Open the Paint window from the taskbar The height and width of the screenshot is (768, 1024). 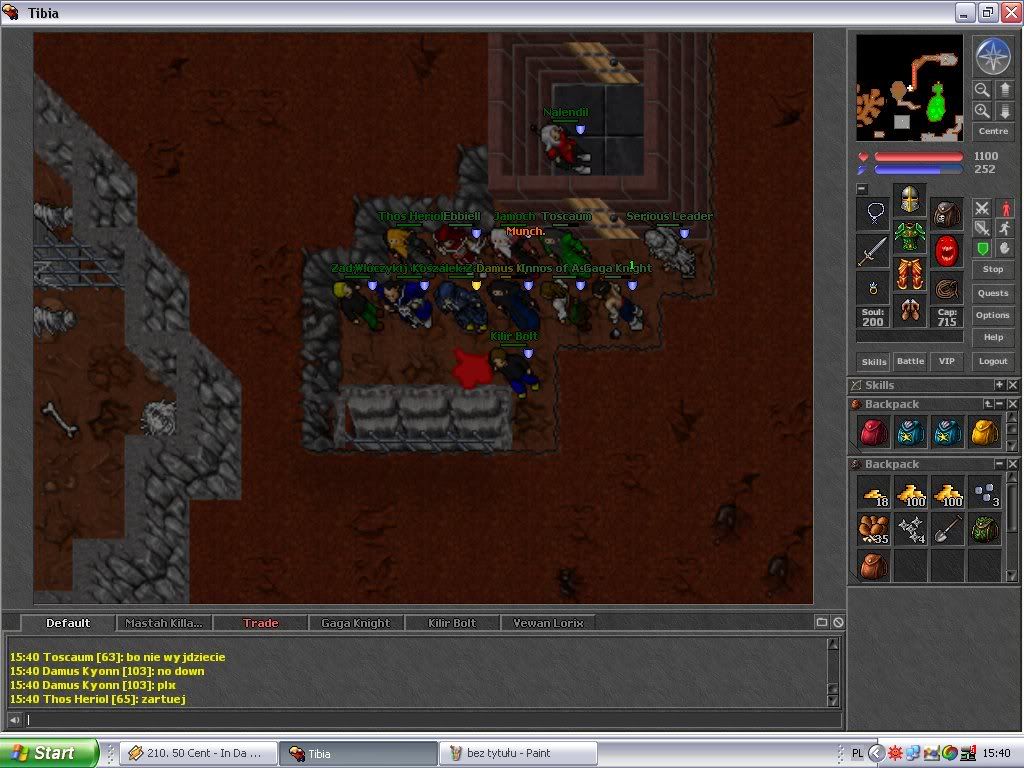click(517, 753)
